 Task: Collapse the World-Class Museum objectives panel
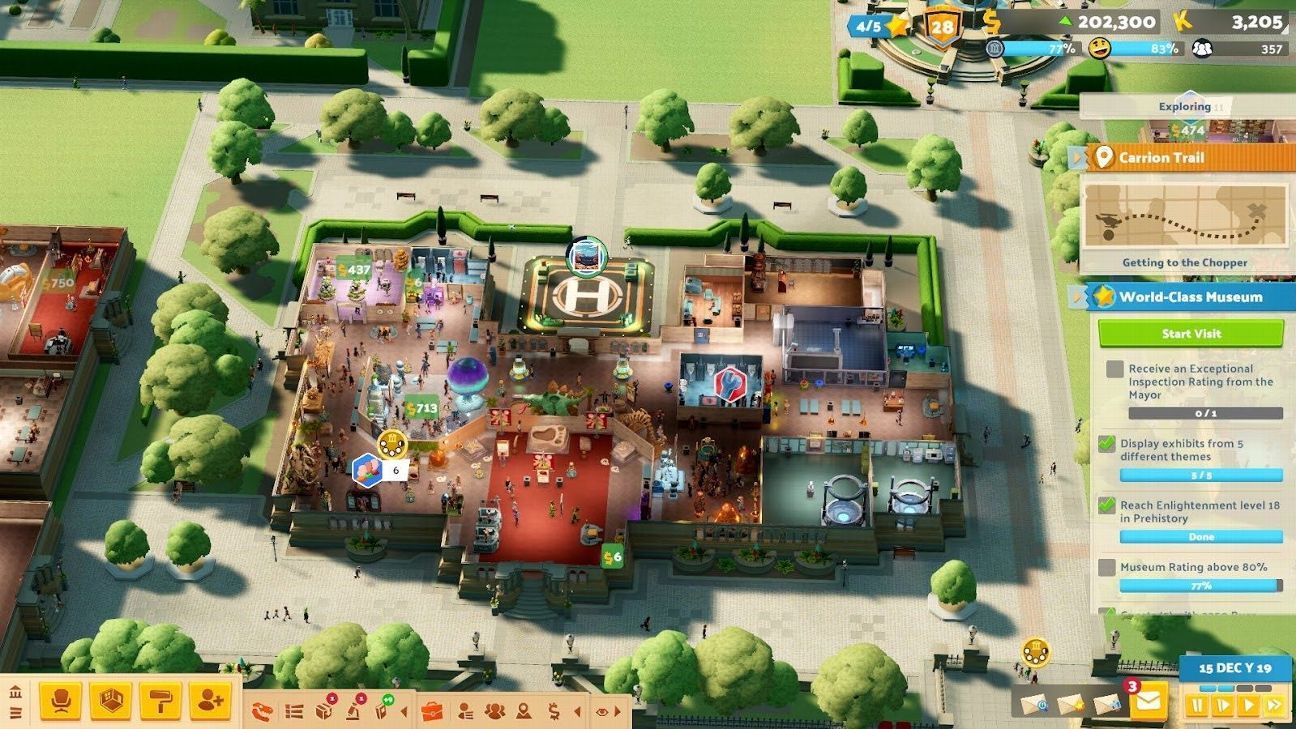tap(1077, 297)
